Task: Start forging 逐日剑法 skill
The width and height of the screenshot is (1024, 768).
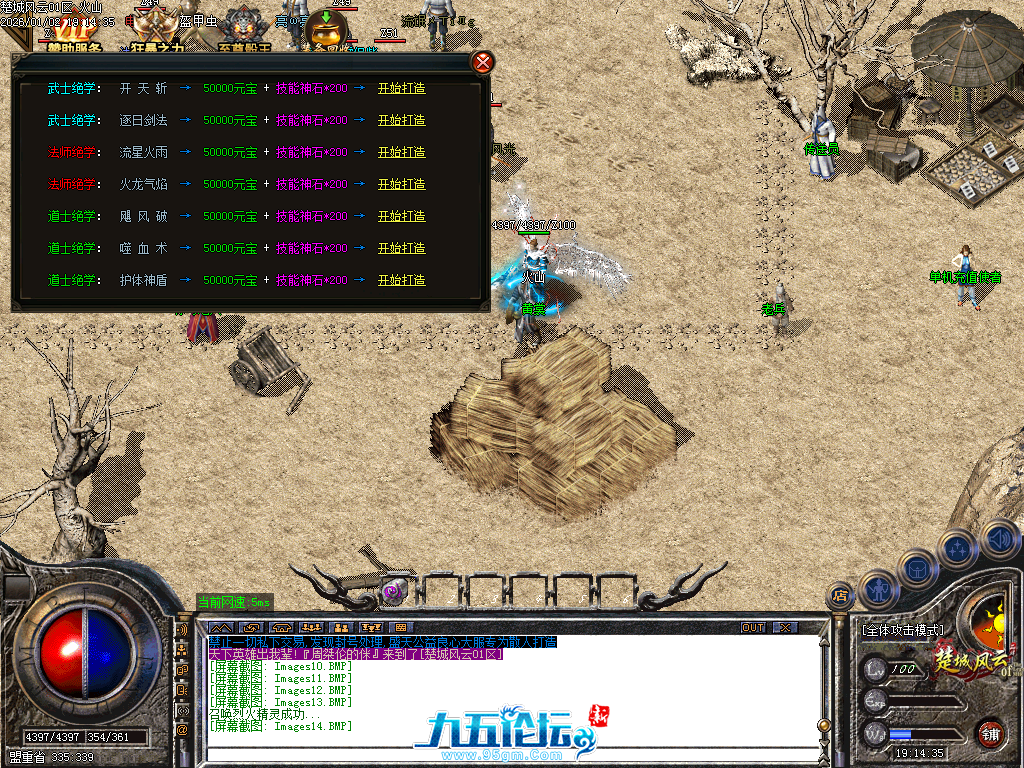Action: 401,120
